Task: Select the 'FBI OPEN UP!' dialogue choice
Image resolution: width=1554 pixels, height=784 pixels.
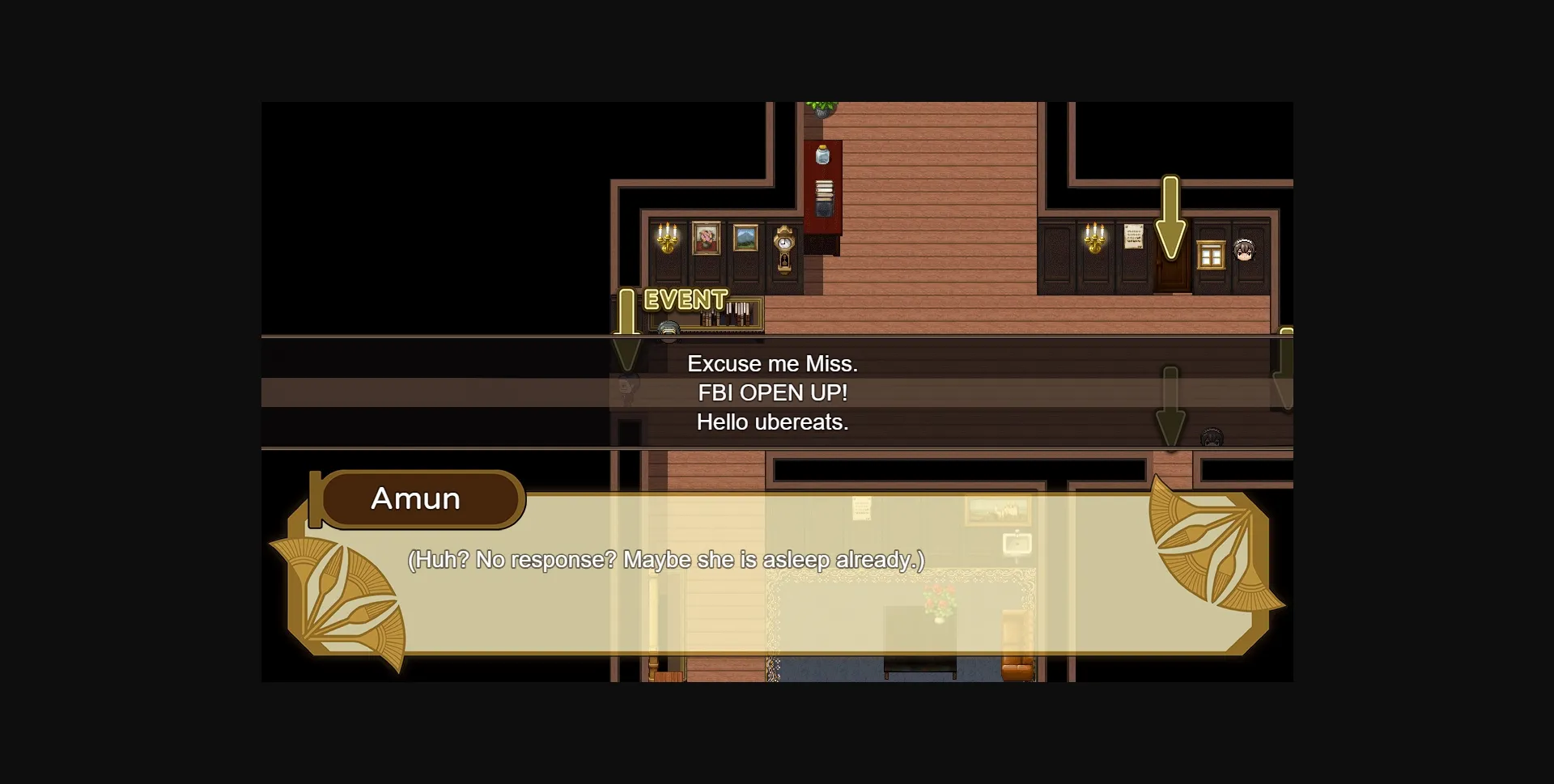Action: [772, 392]
